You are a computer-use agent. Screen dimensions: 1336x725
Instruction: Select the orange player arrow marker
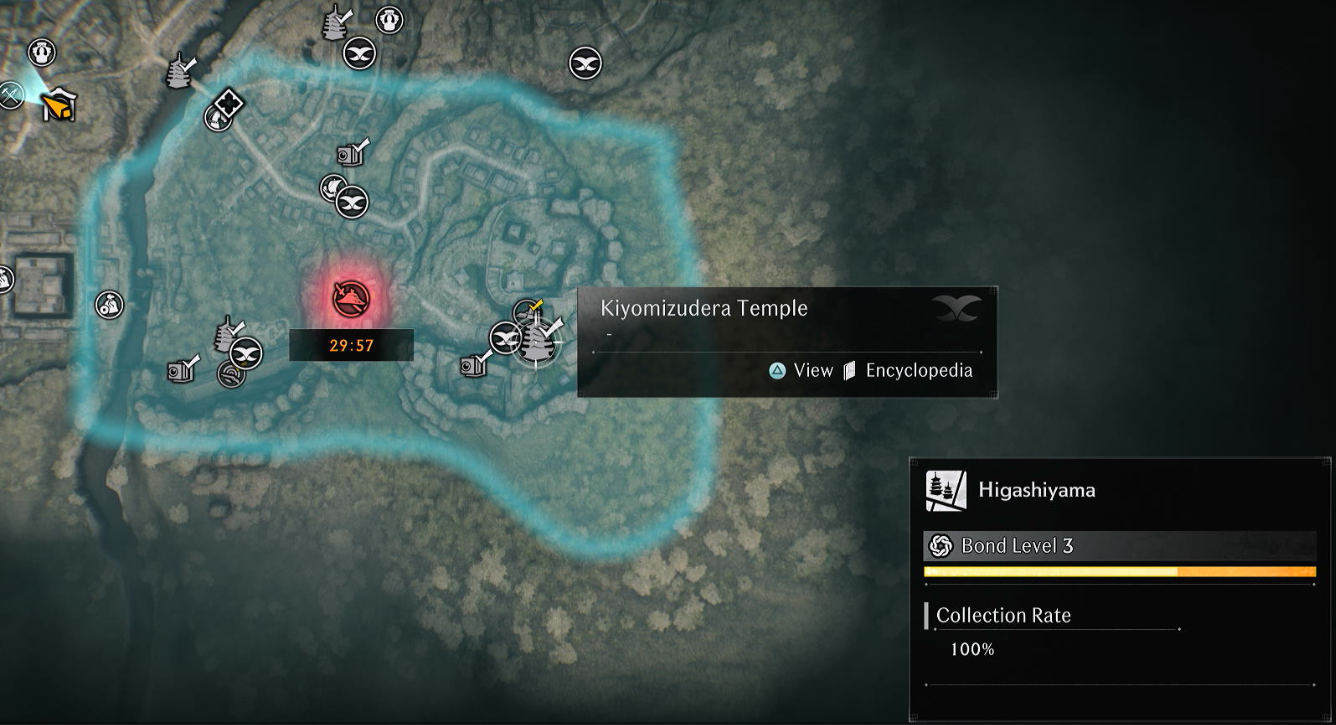[x=59, y=104]
